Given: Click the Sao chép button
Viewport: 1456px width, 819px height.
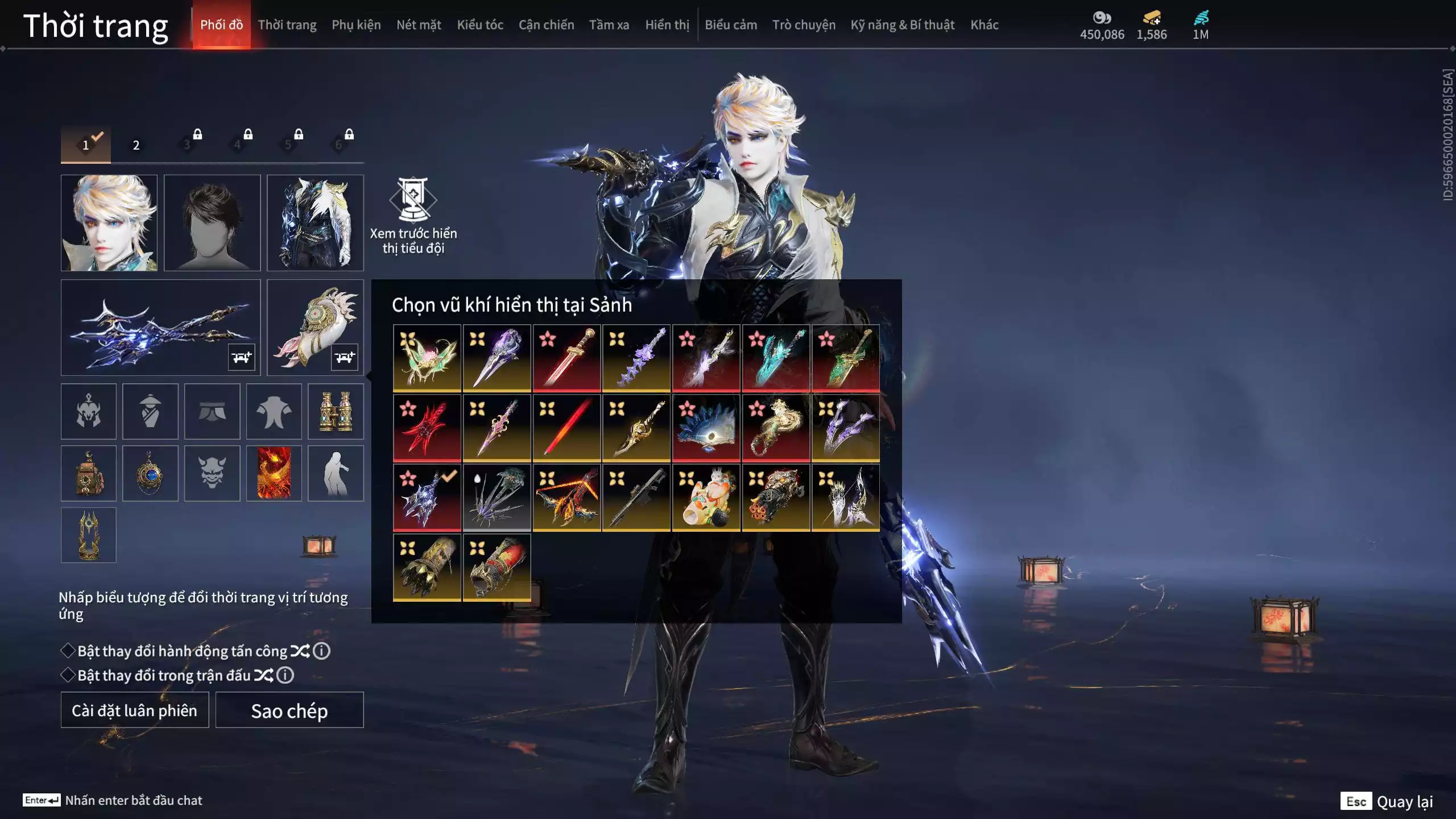Looking at the screenshot, I should click(289, 710).
